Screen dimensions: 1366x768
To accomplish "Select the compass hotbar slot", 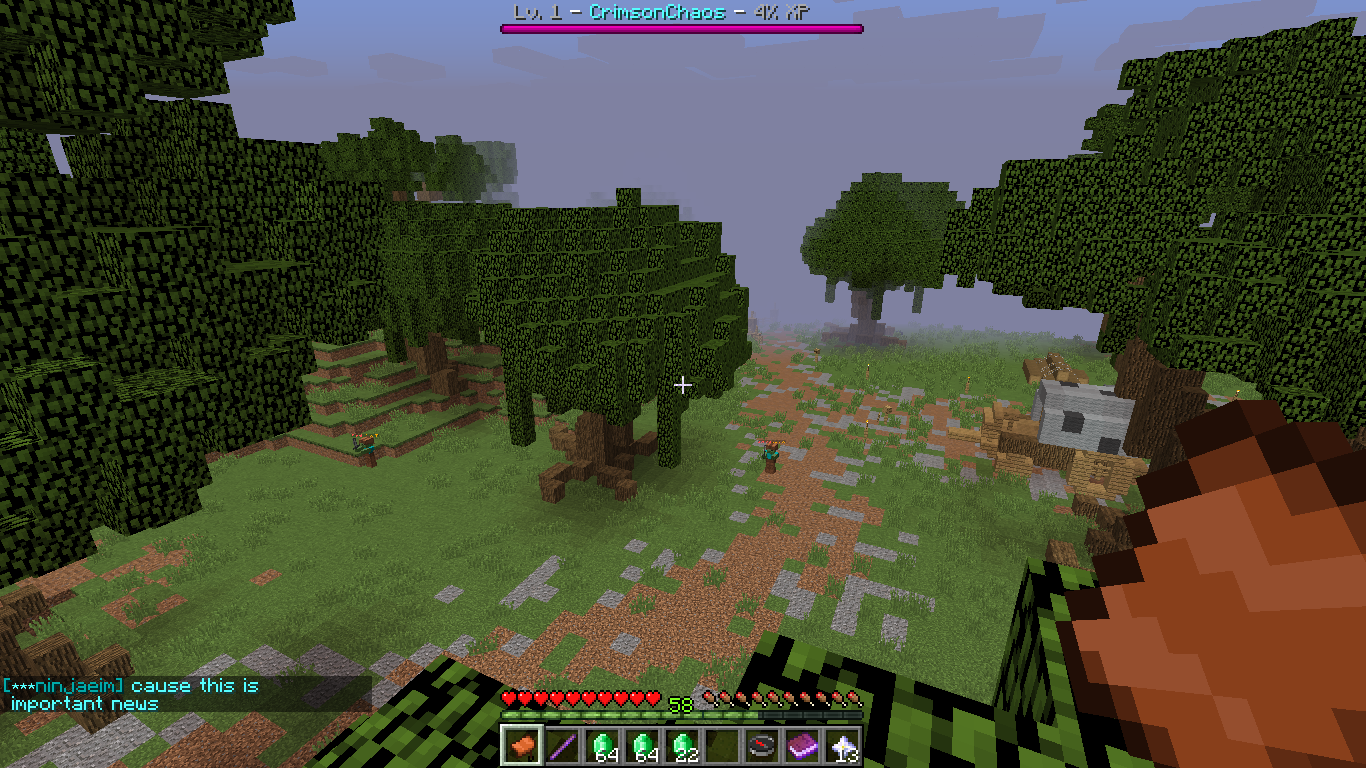I will [x=762, y=745].
